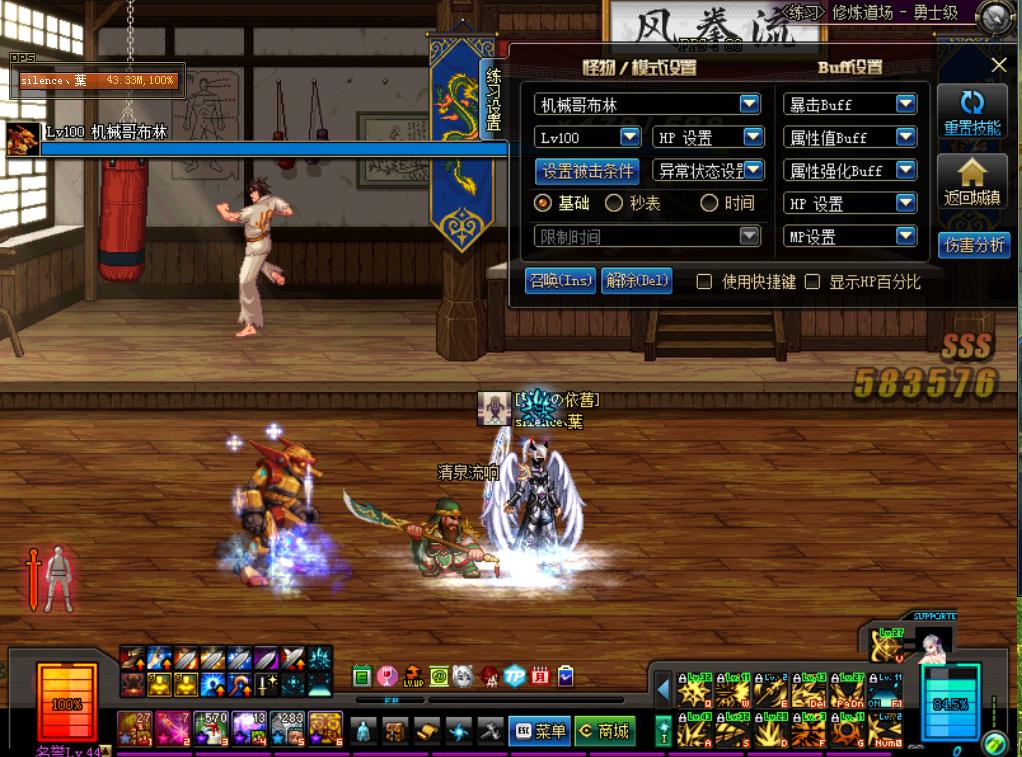Select the 秒表 radio option
The width and height of the screenshot is (1022, 757).
(x=614, y=203)
